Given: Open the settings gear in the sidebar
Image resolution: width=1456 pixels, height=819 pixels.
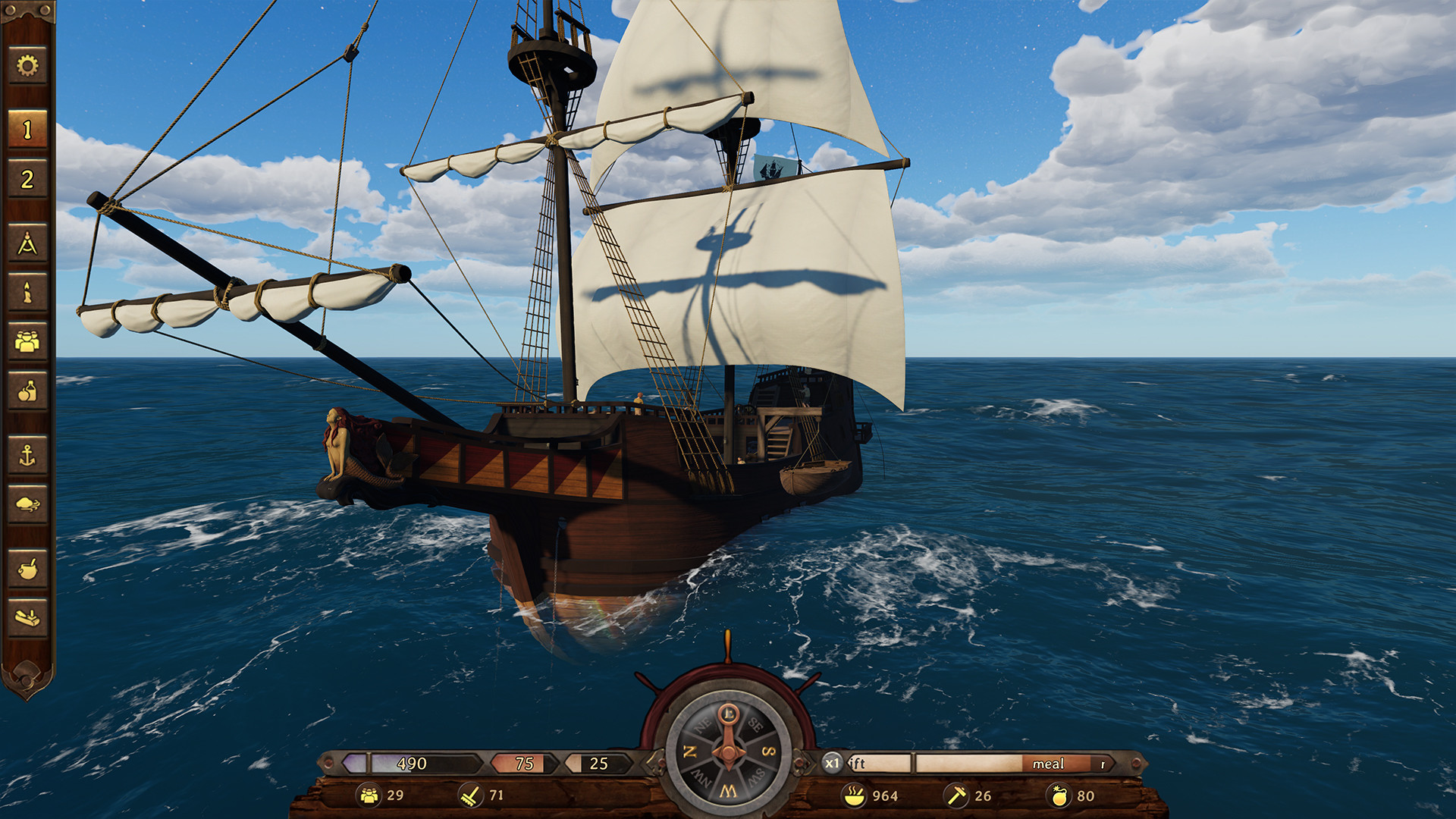Looking at the screenshot, I should tap(27, 67).
